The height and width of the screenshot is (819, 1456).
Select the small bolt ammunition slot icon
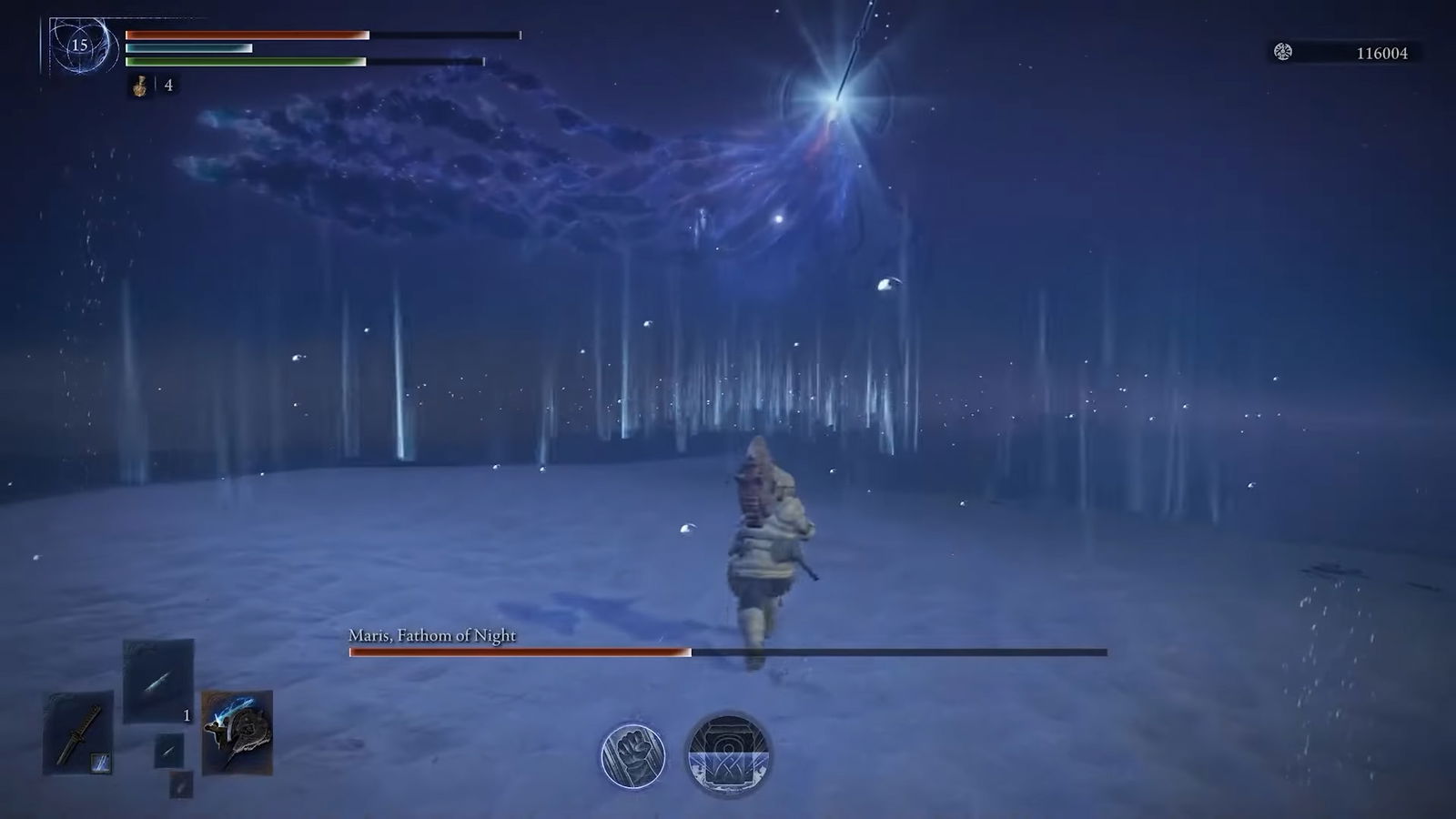click(169, 750)
